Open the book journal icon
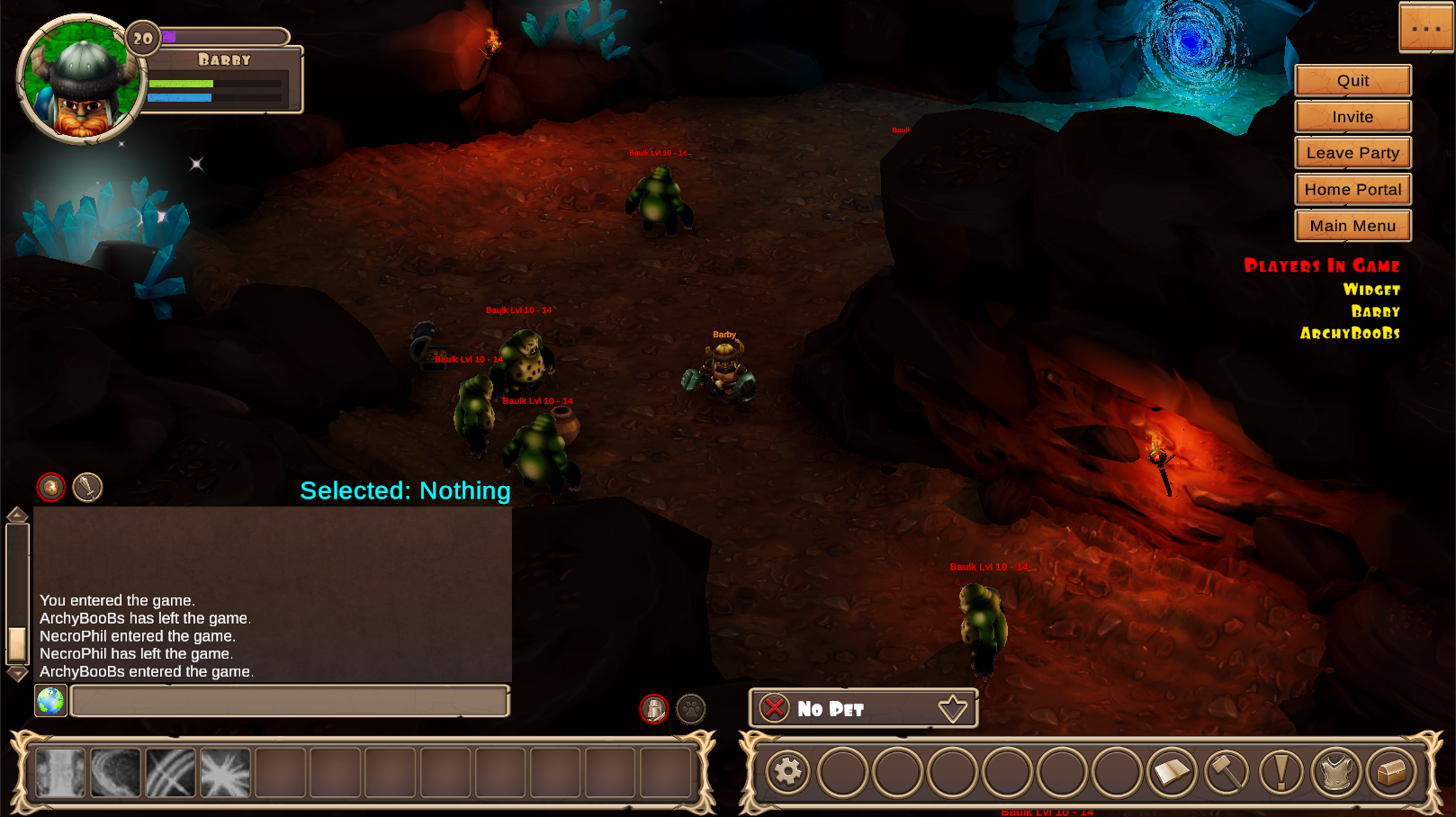Image resolution: width=1456 pixels, height=817 pixels. coord(1172,772)
